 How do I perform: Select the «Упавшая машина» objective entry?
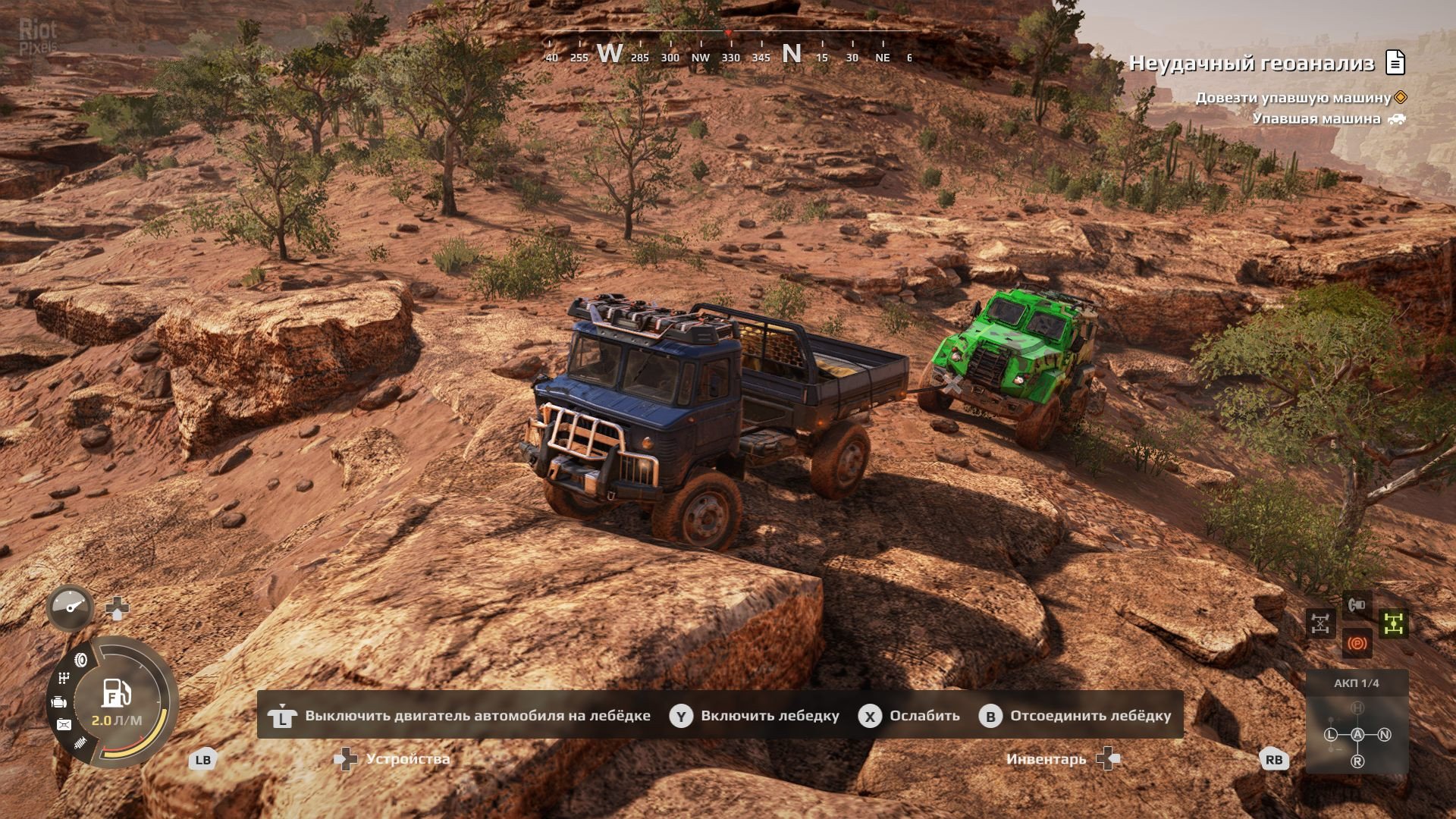[x=1316, y=119]
